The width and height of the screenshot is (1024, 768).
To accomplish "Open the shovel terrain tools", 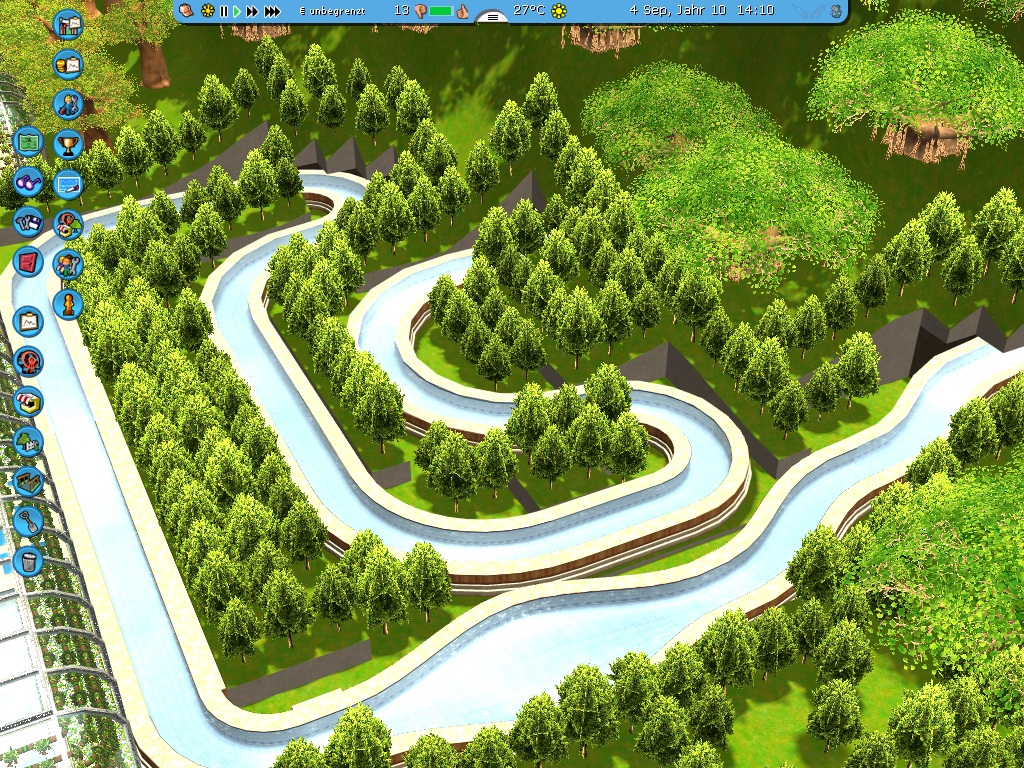I will 28,521.
